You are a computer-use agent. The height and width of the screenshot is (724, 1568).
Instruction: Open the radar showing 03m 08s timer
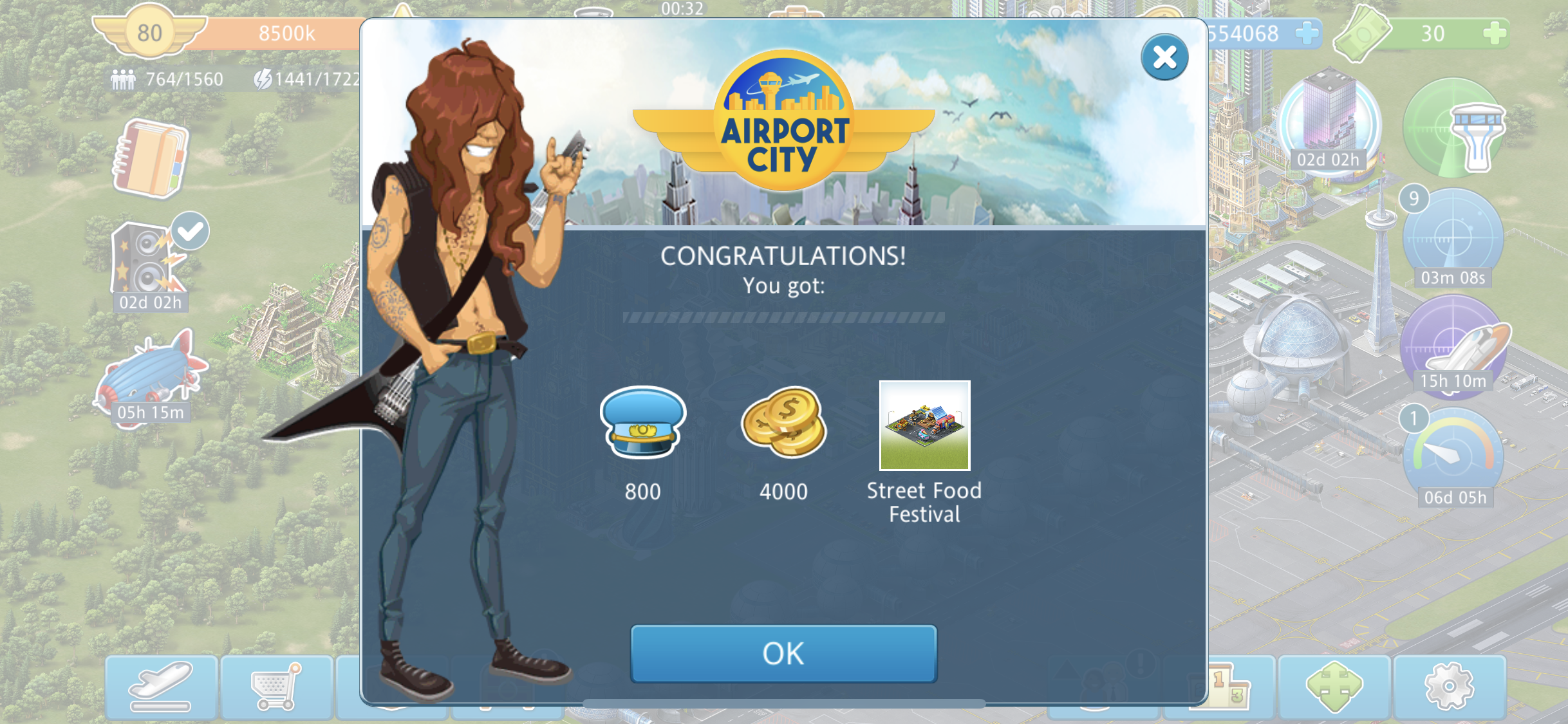(1452, 239)
